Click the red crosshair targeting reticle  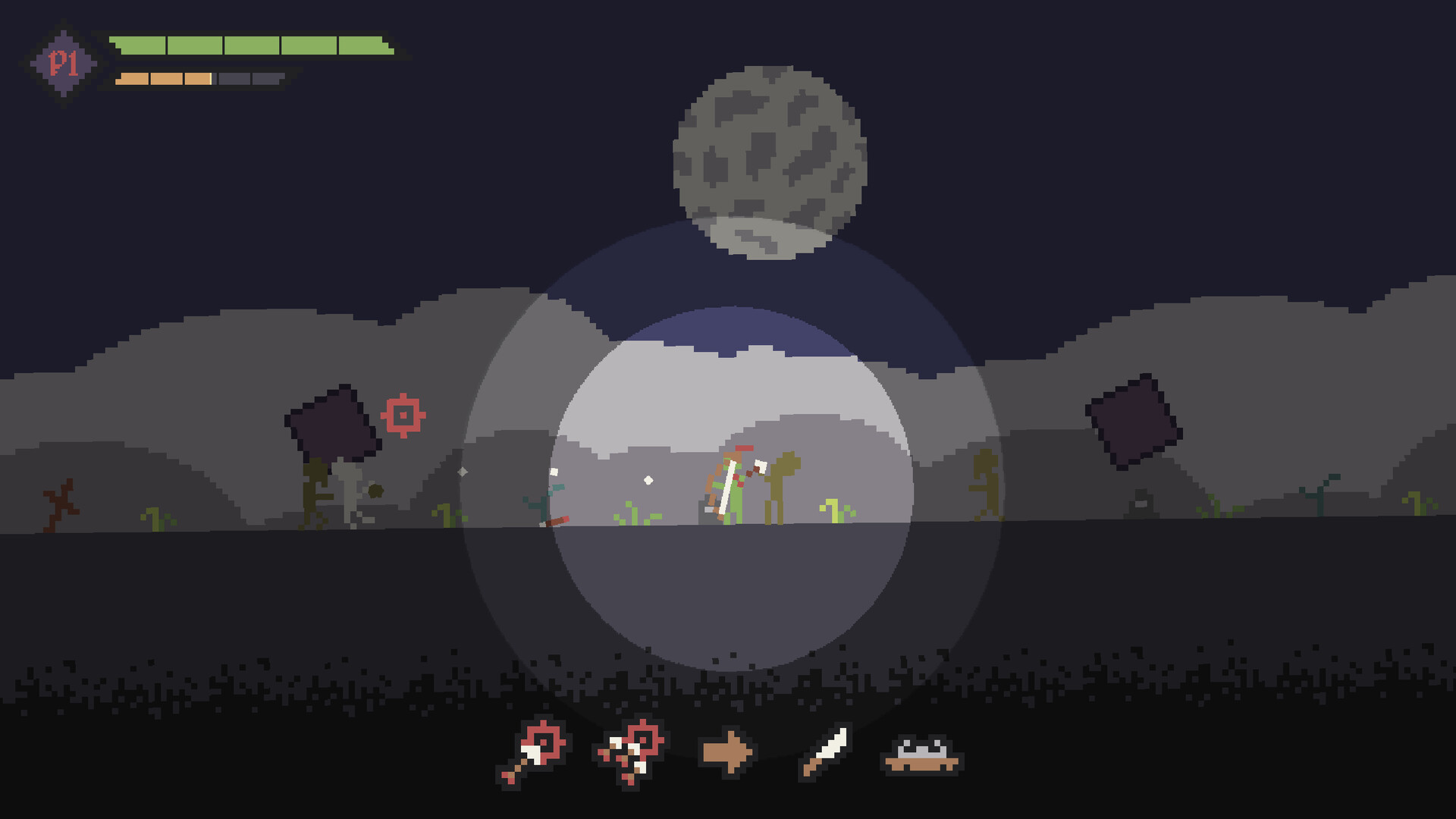pyautogui.click(x=403, y=414)
